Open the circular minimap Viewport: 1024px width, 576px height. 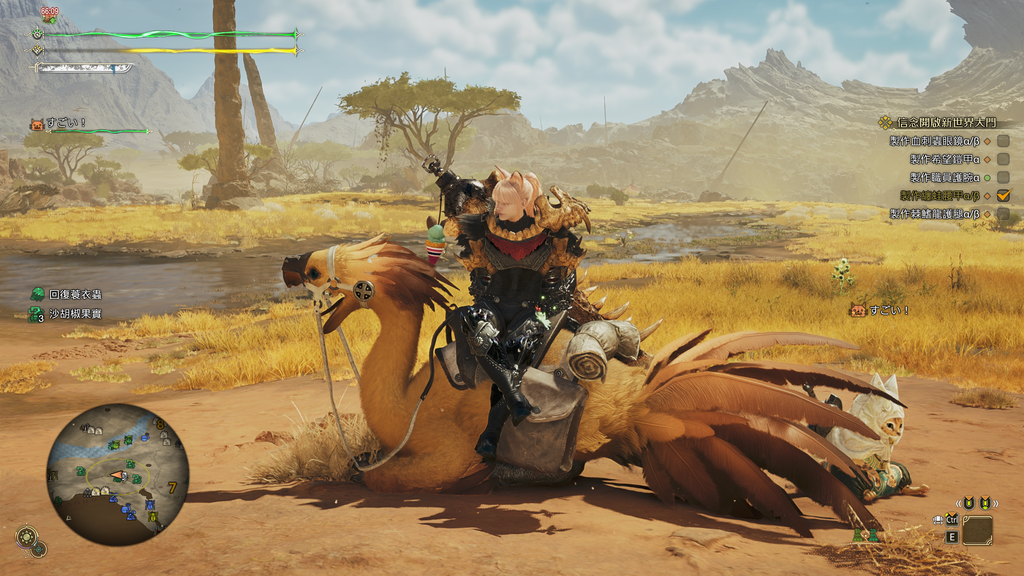tap(117, 475)
